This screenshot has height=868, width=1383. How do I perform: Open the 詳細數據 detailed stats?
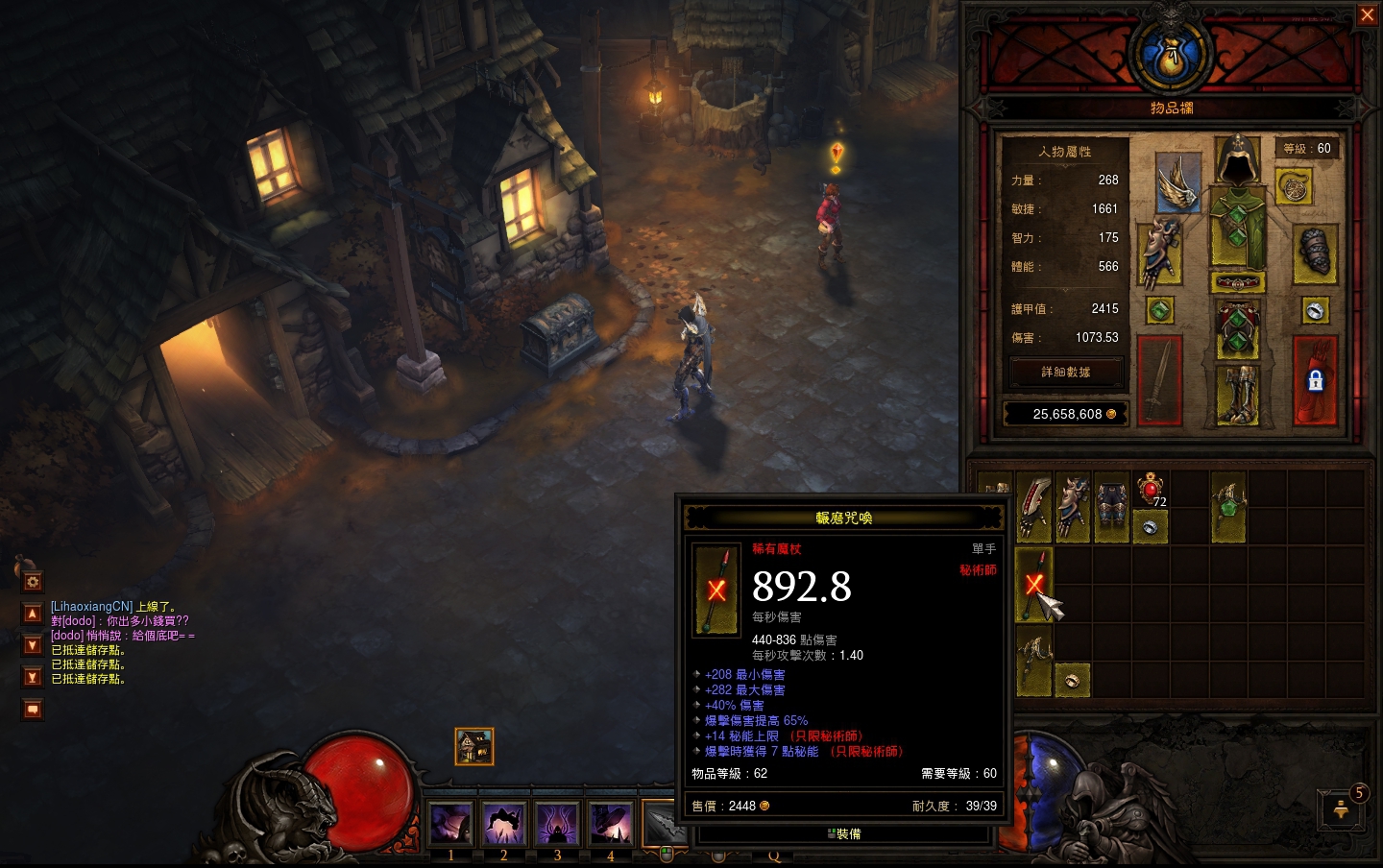point(1066,373)
